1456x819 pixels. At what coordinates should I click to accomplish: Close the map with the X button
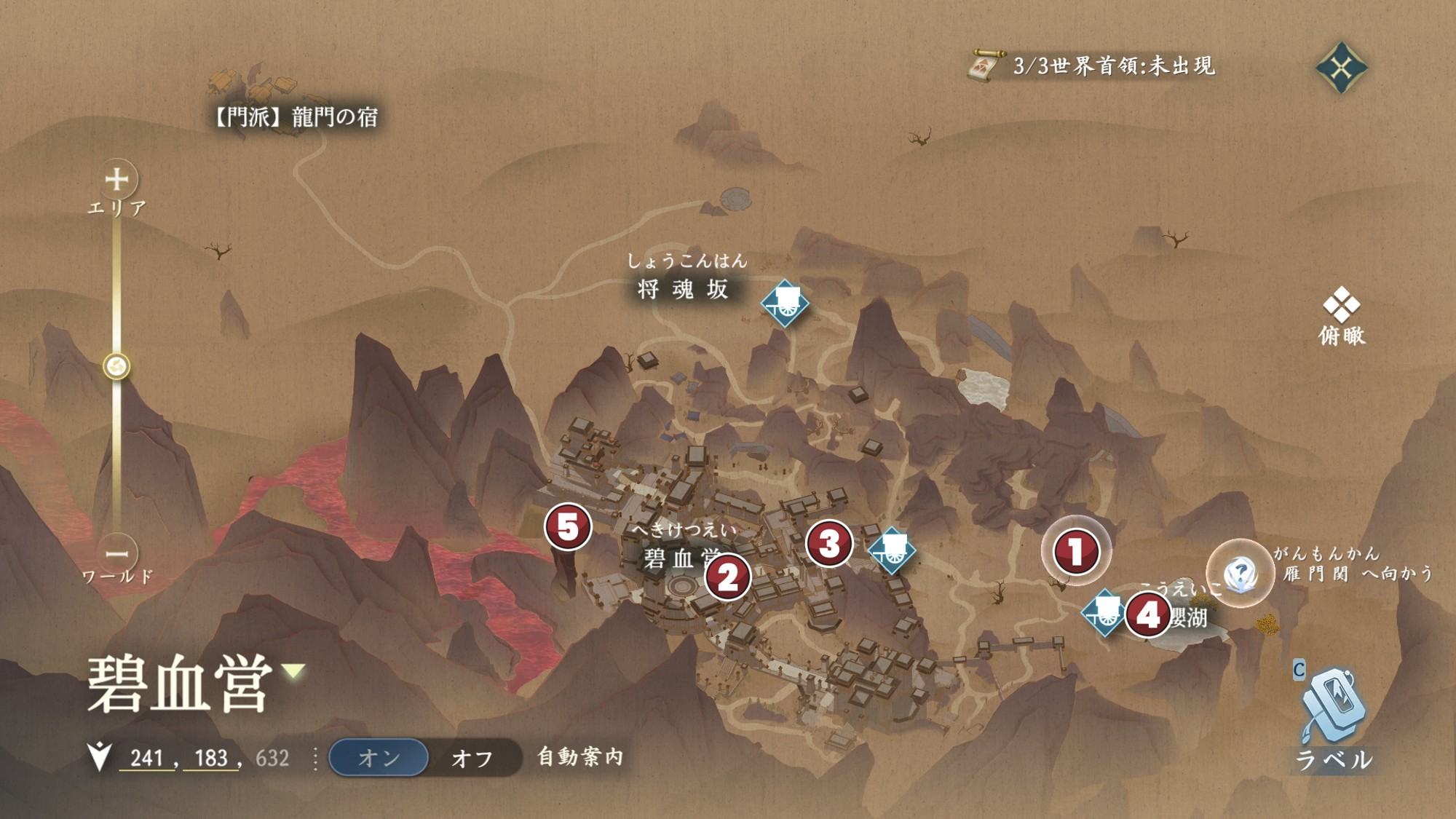[x=1341, y=68]
